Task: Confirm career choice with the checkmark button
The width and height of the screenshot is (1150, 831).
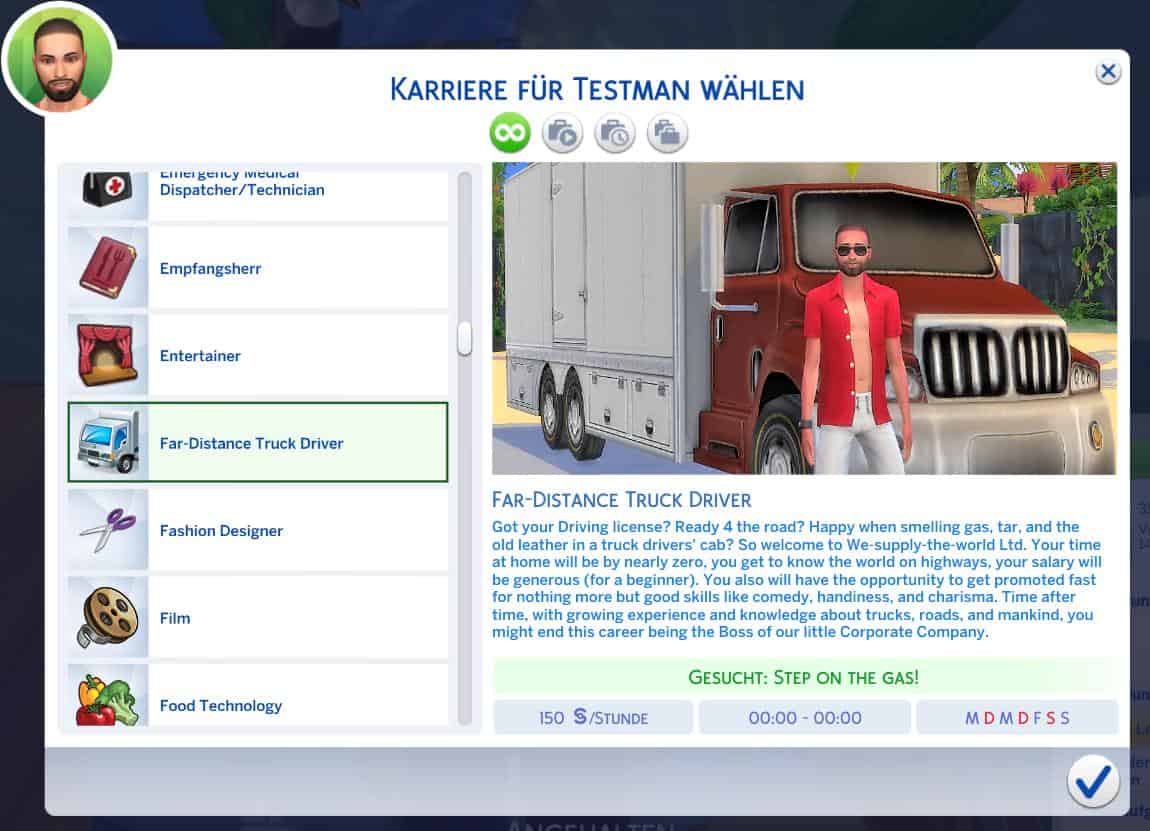Action: pos(1092,780)
